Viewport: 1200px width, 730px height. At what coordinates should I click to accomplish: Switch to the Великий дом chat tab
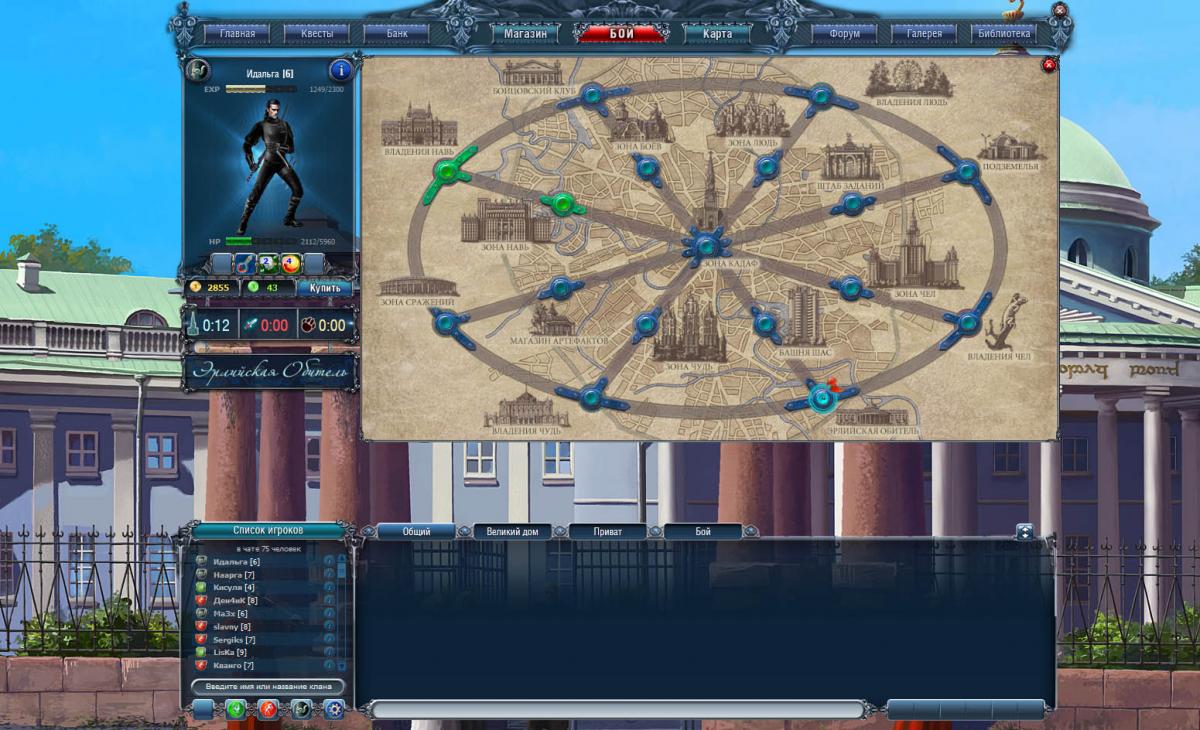point(512,532)
